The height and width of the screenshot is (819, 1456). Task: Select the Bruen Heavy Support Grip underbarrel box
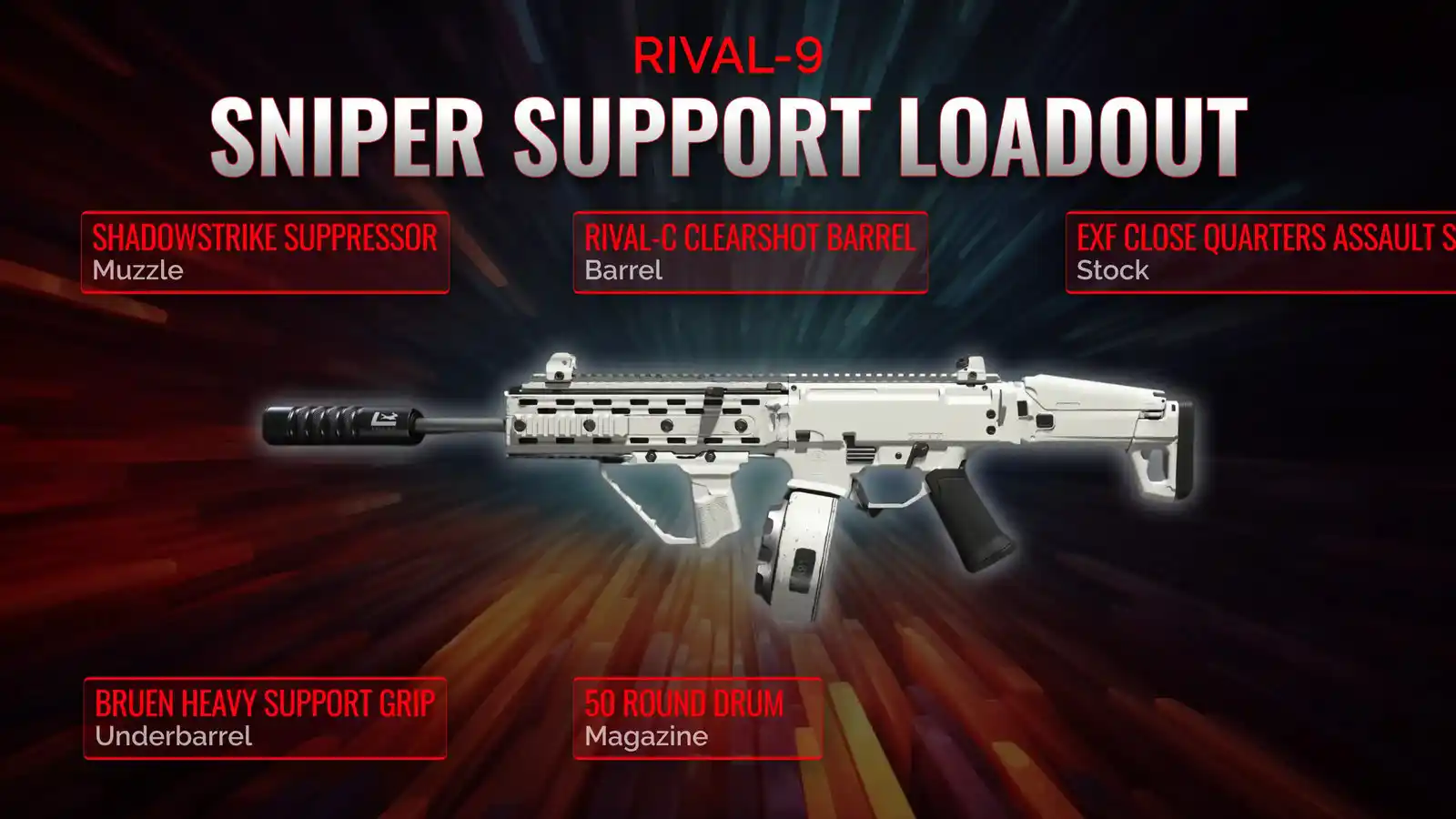point(265,718)
